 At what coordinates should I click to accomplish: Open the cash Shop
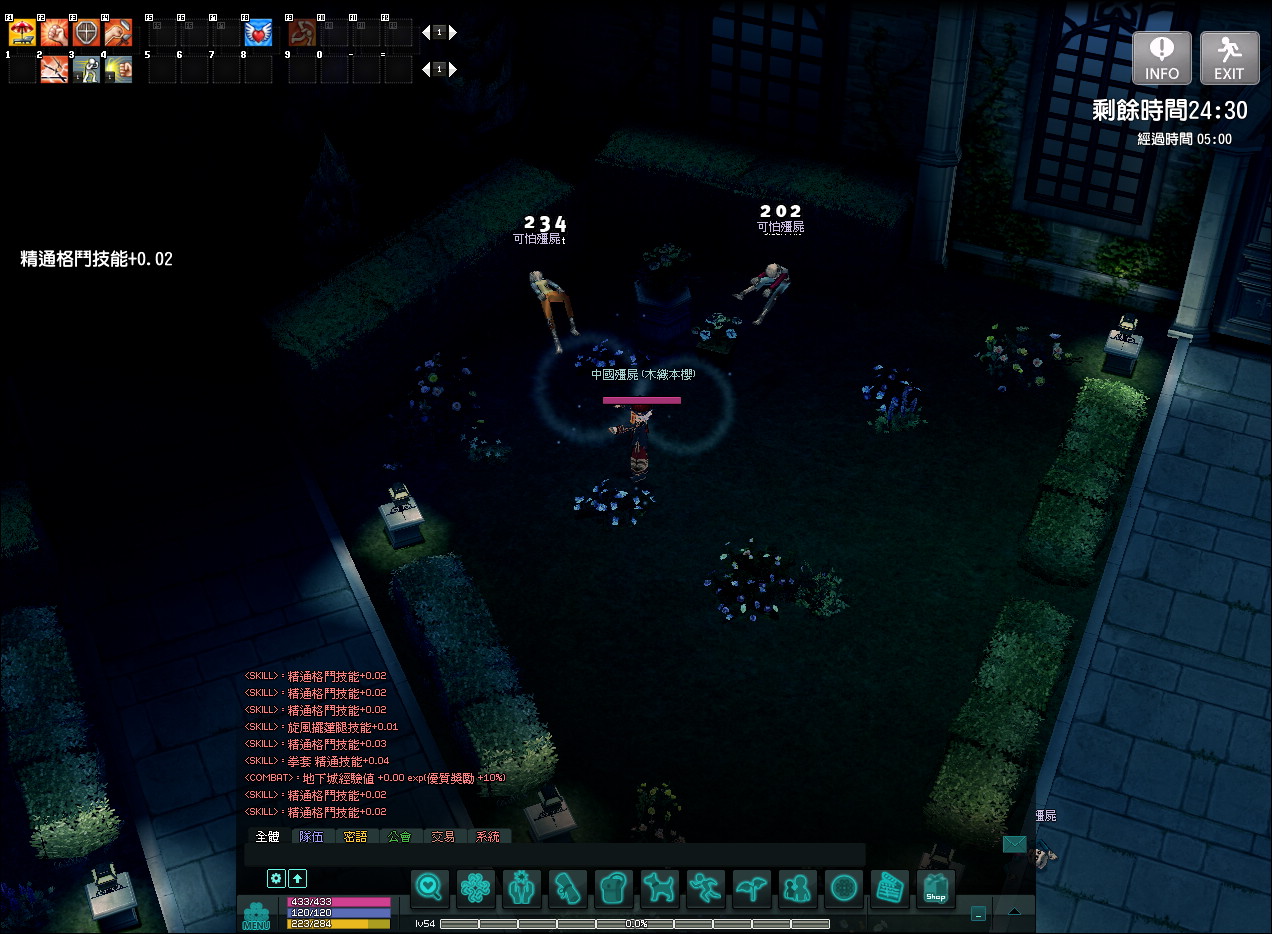tap(935, 887)
